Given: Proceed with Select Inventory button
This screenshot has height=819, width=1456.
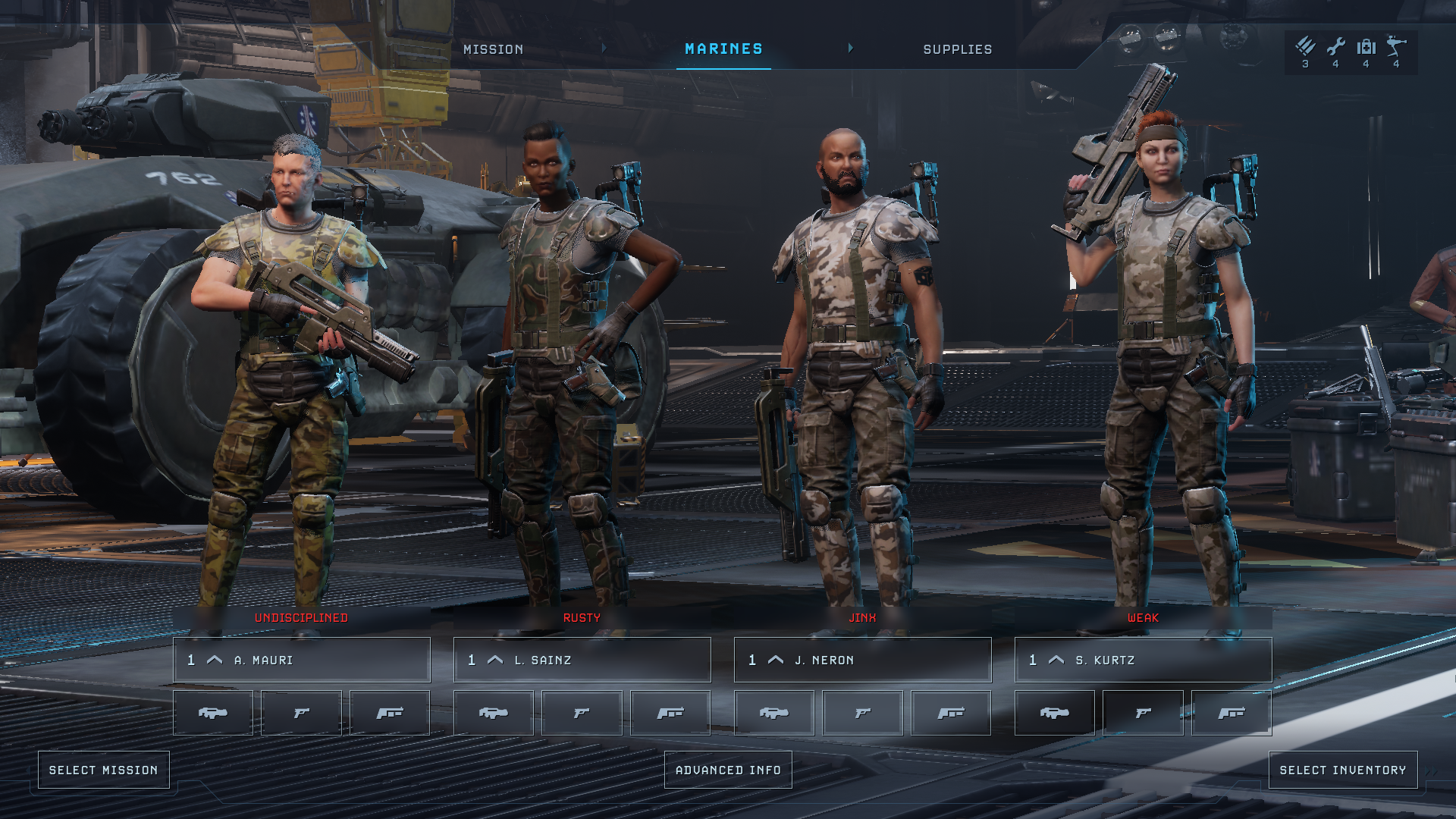Looking at the screenshot, I should [1342, 770].
